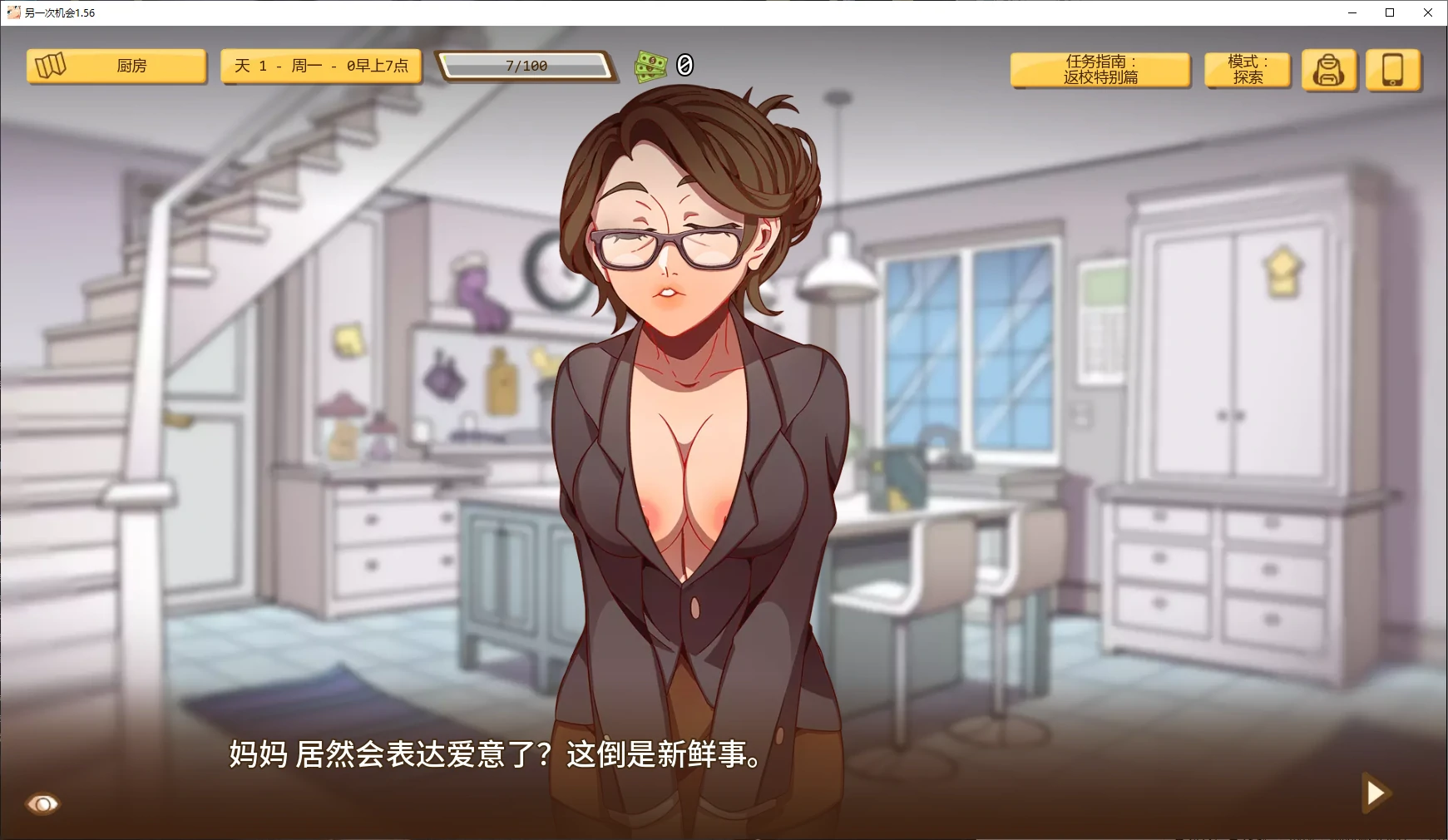Toggle 模式：探索 to switch game mode

click(x=1247, y=69)
